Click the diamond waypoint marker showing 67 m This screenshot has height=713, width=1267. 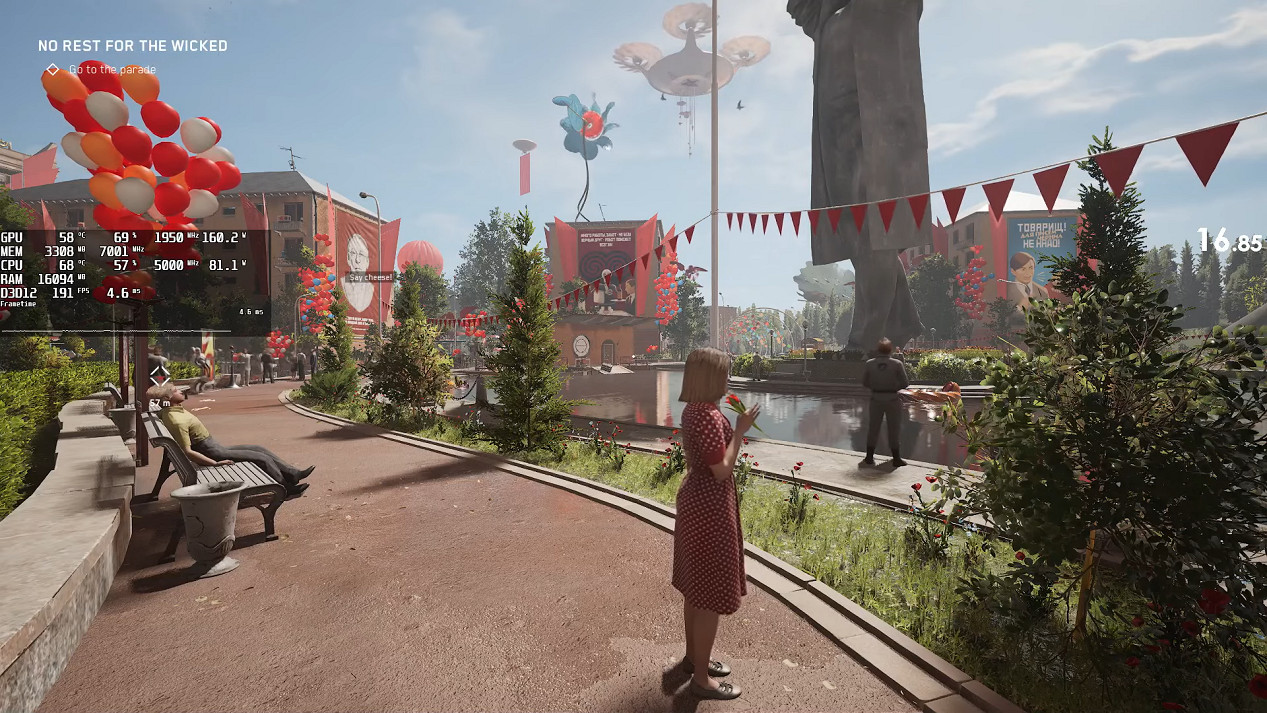click(160, 375)
